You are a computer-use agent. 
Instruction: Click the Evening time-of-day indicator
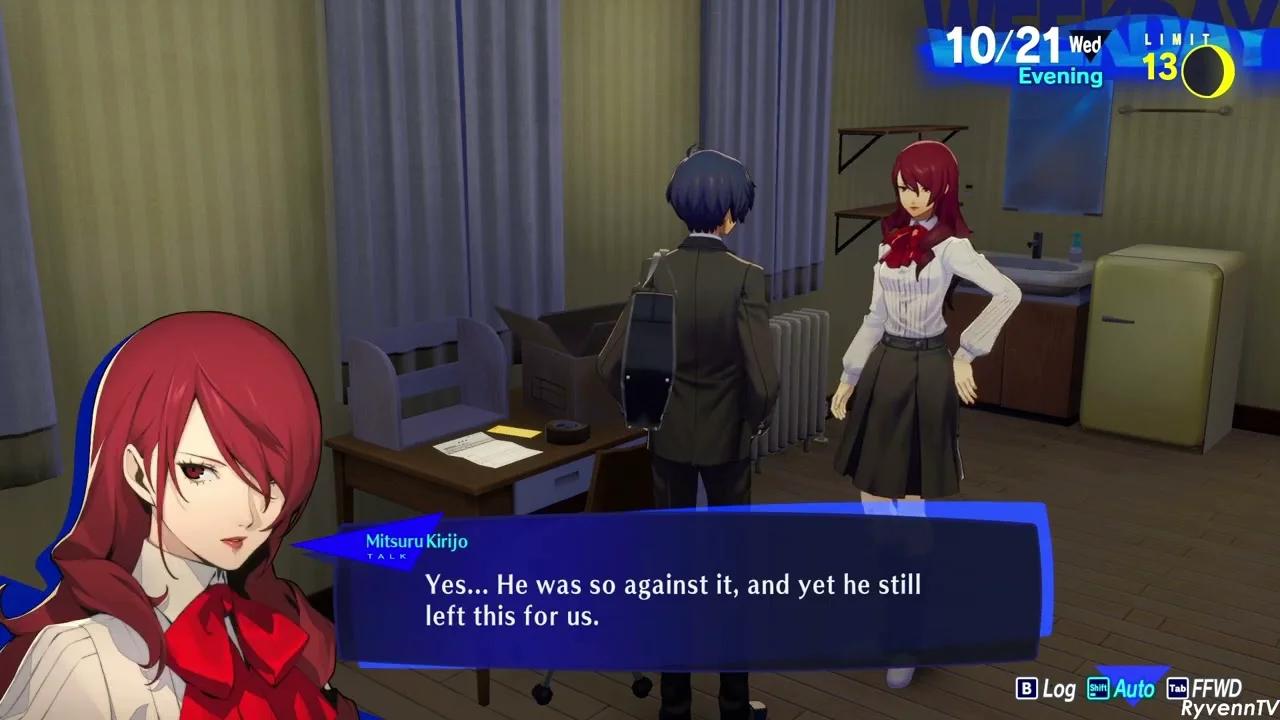(x=1059, y=76)
